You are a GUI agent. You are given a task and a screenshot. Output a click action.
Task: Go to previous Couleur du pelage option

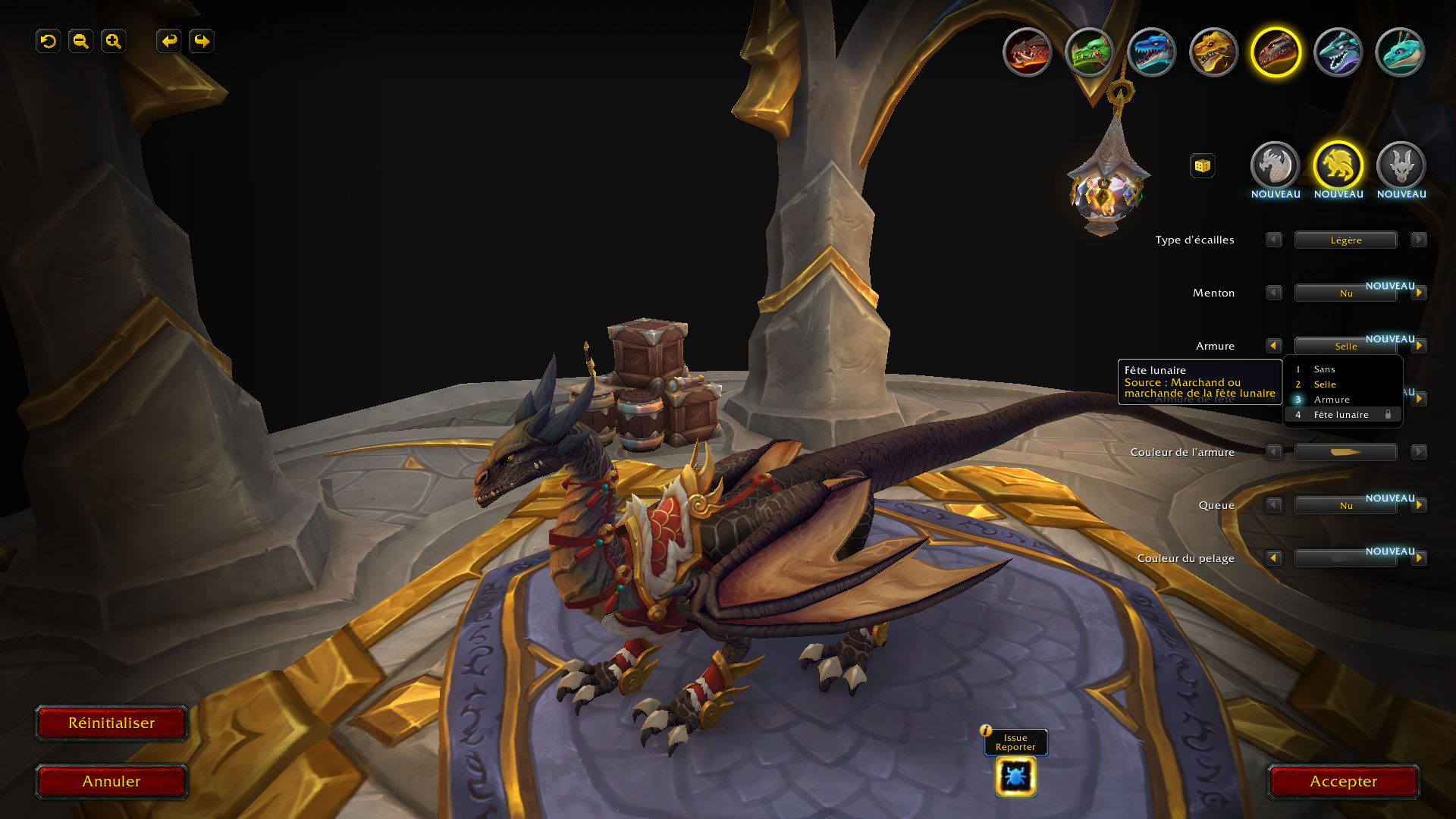tap(1273, 558)
